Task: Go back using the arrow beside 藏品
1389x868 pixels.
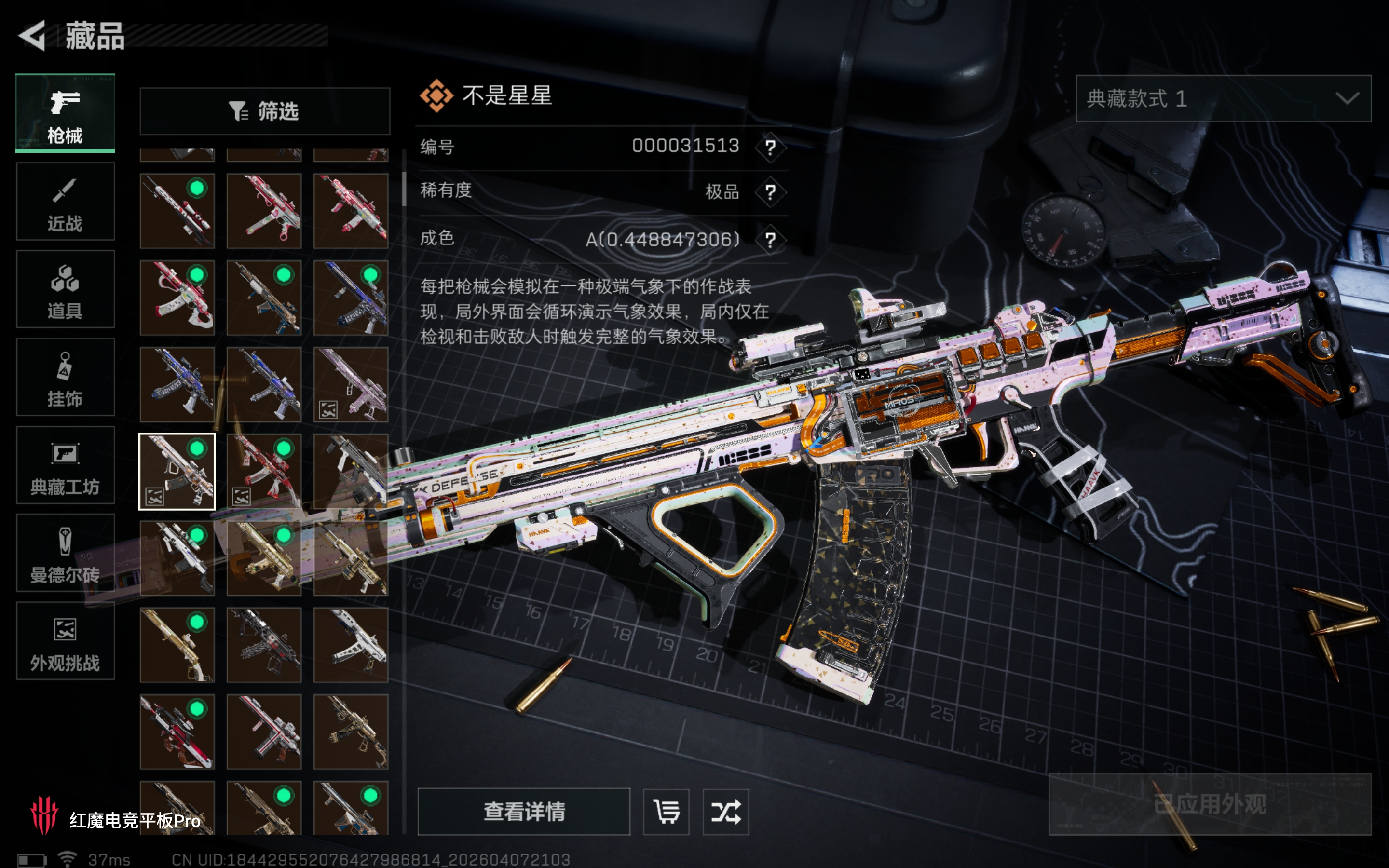Action: 33,36
